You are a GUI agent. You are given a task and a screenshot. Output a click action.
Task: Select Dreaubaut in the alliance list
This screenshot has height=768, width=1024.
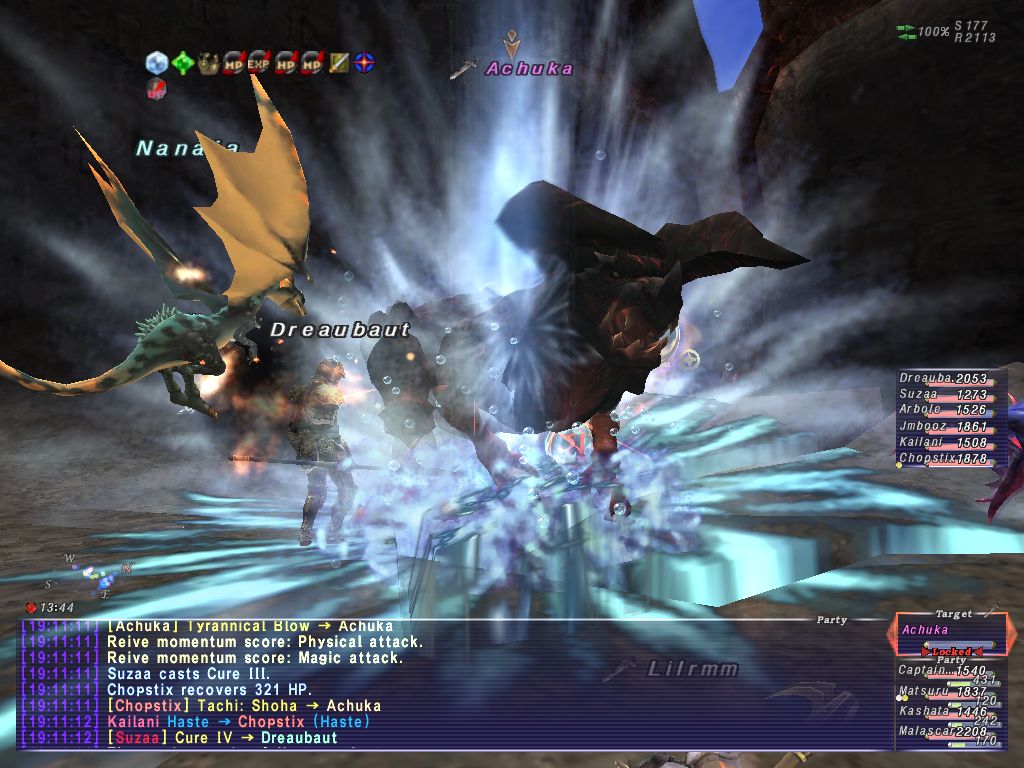[x=943, y=379]
